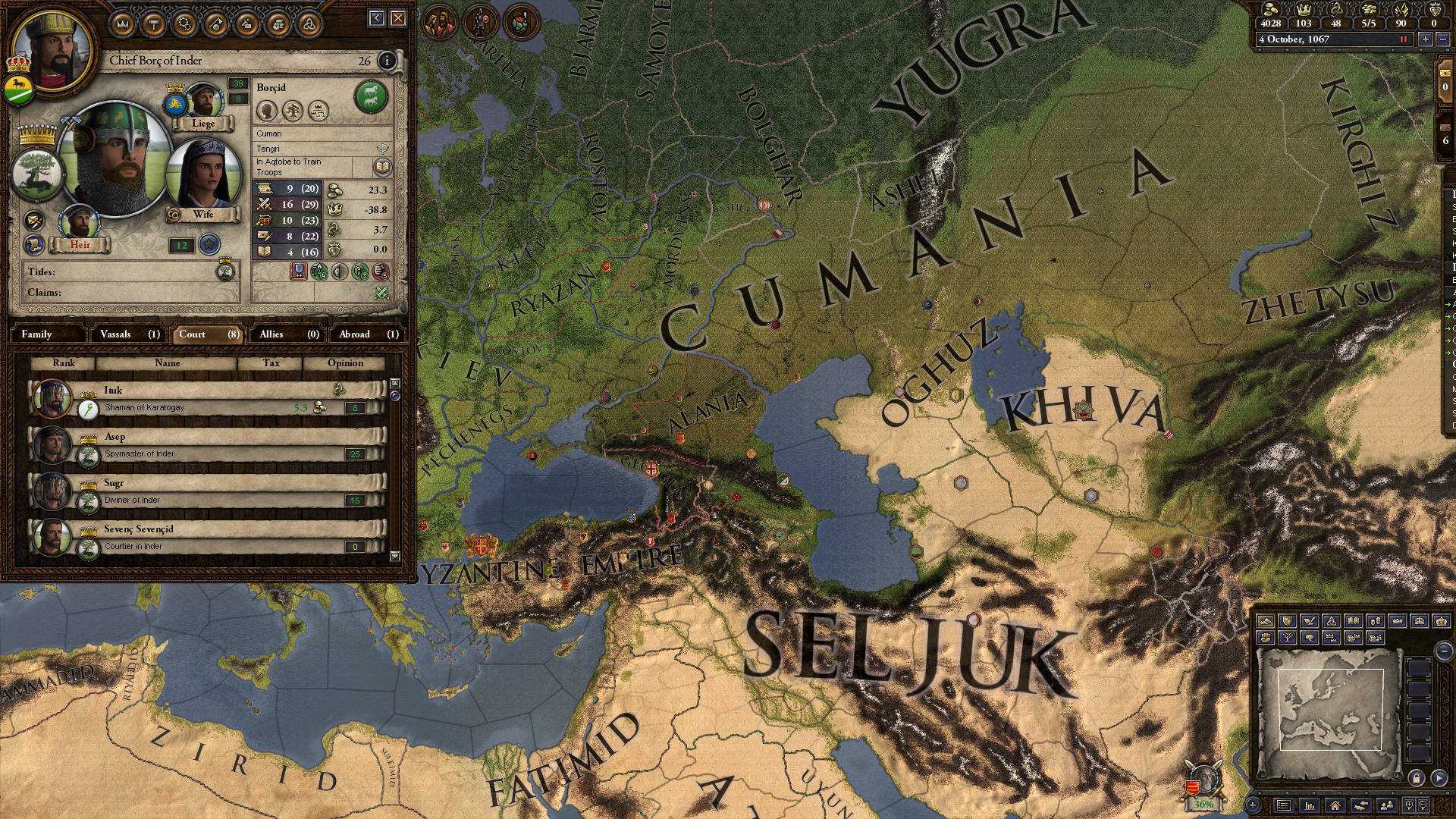
Task: Click the info button on Chief Borç's sheet
Action: click(388, 61)
